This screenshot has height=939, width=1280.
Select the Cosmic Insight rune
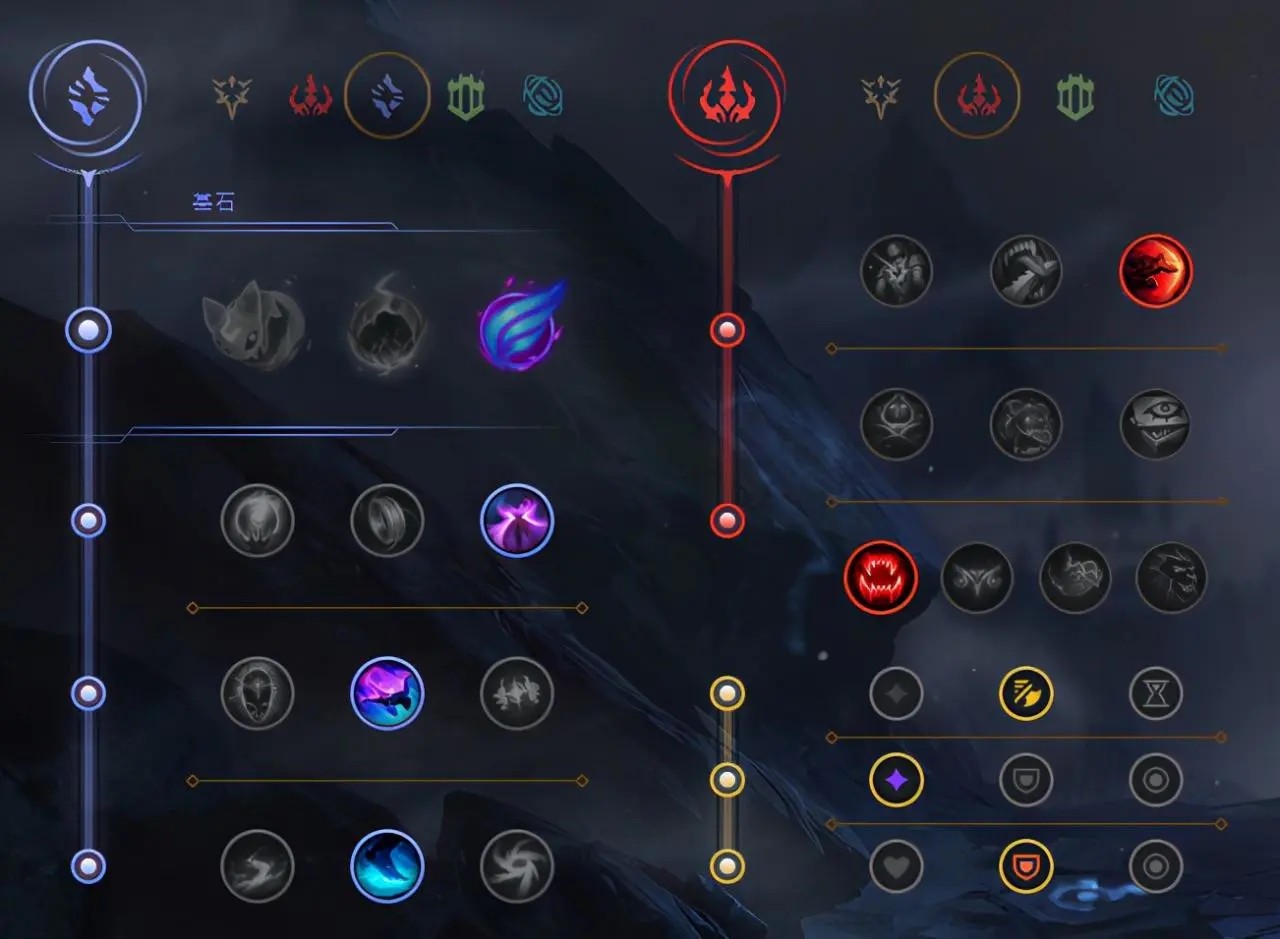pyautogui.click(x=257, y=866)
